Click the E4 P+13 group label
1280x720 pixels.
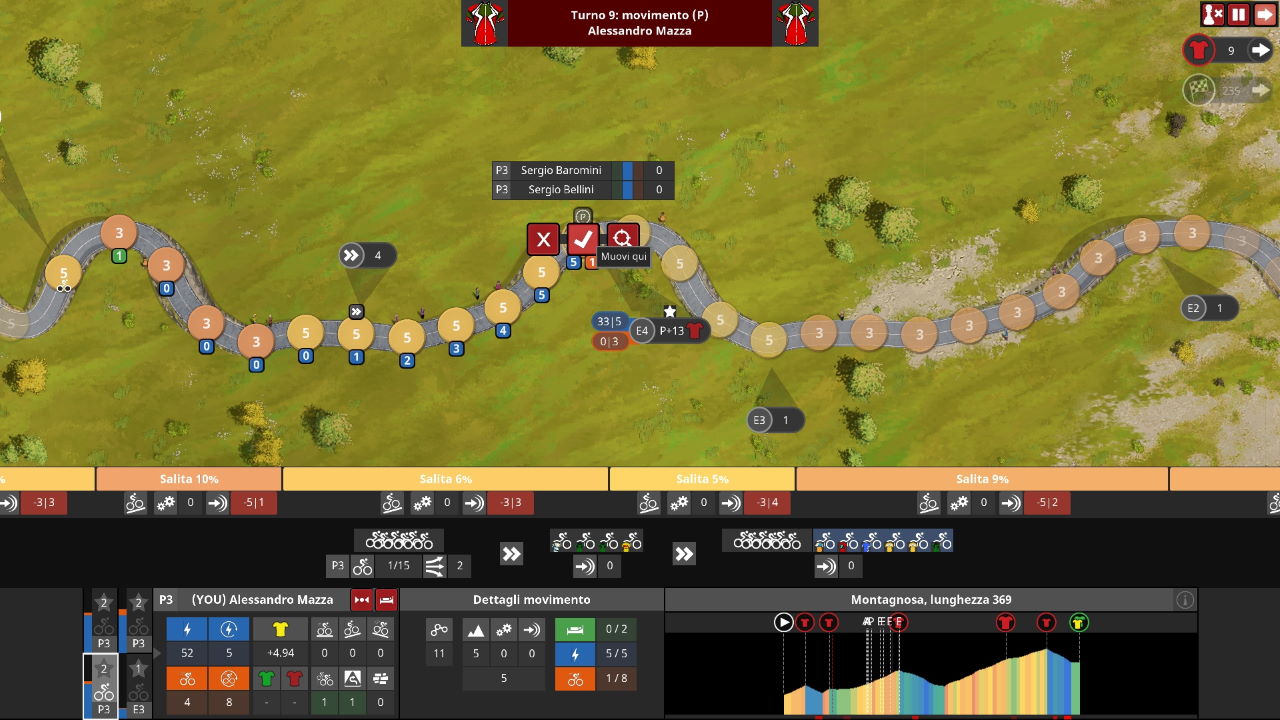670,331
